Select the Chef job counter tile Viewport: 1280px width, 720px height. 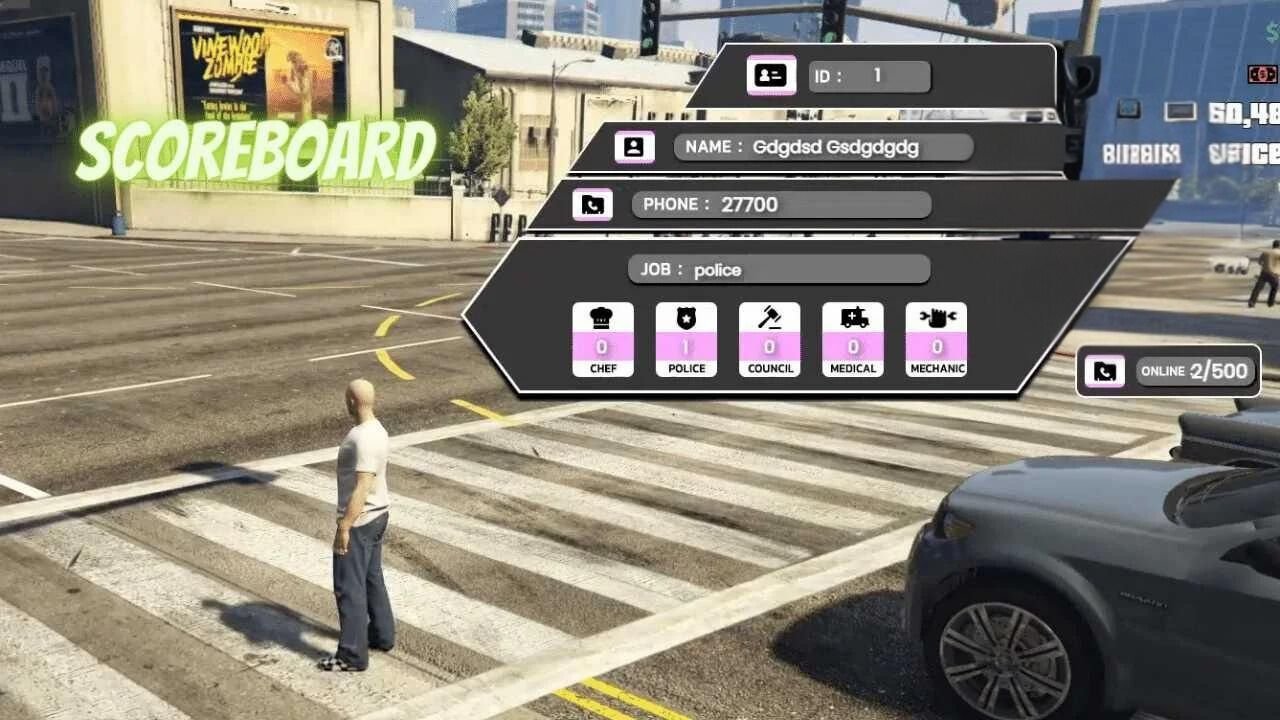click(603, 339)
